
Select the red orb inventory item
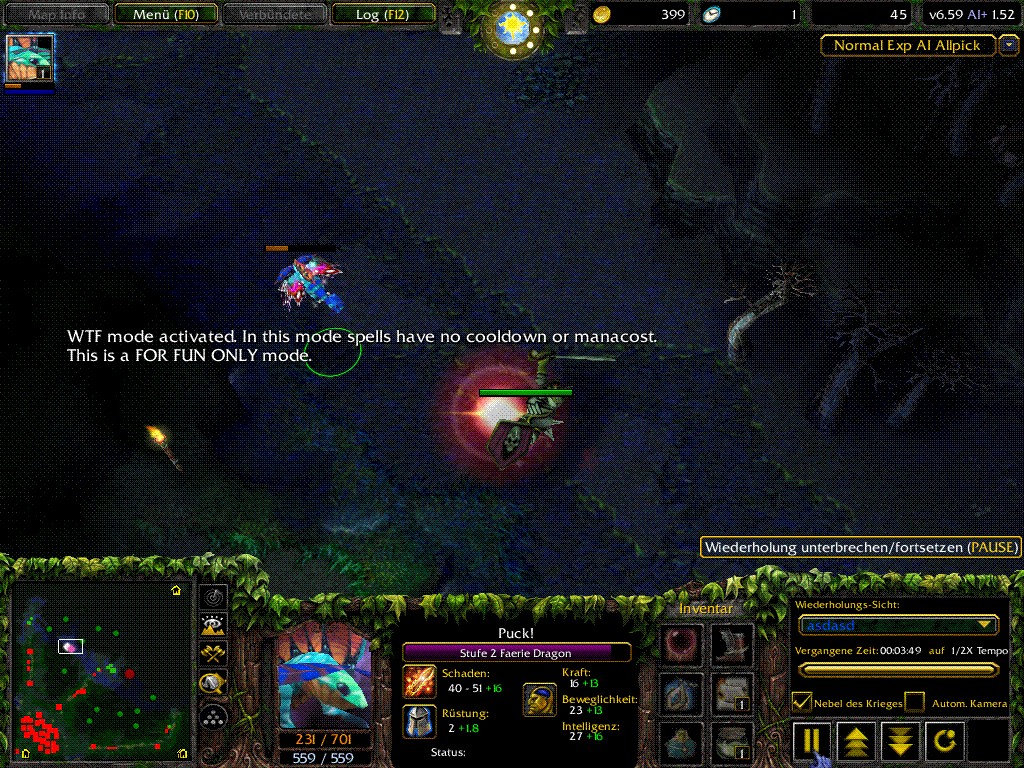click(680, 642)
